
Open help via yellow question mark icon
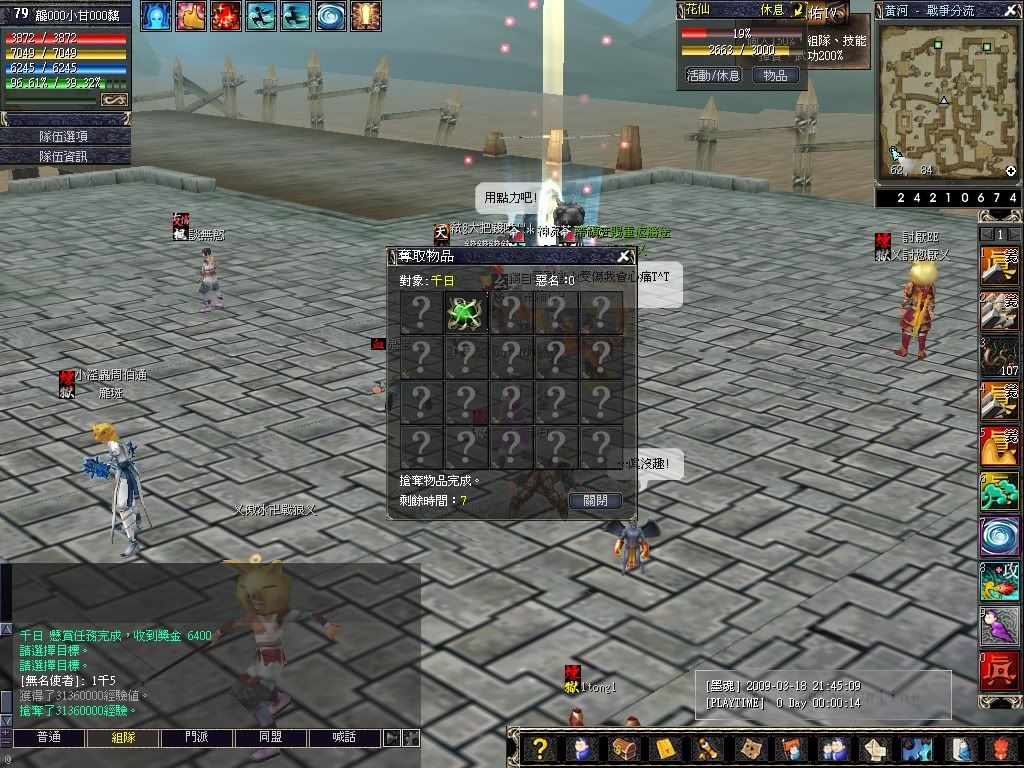click(540, 749)
